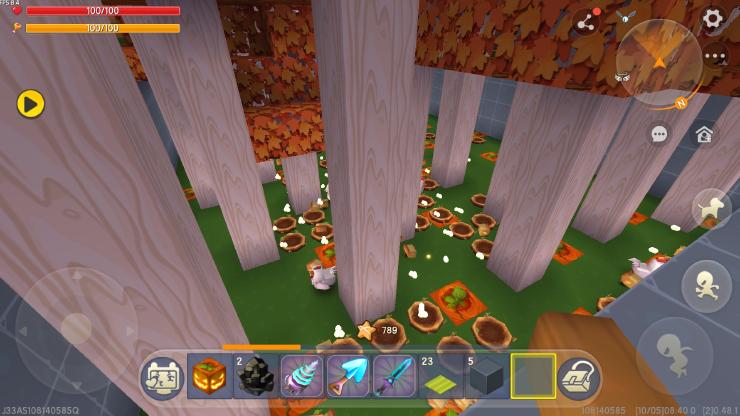Select the blue shovel hotbar slot
The width and height of the screenshot is (740, 416).
click(x=347, y=377)
